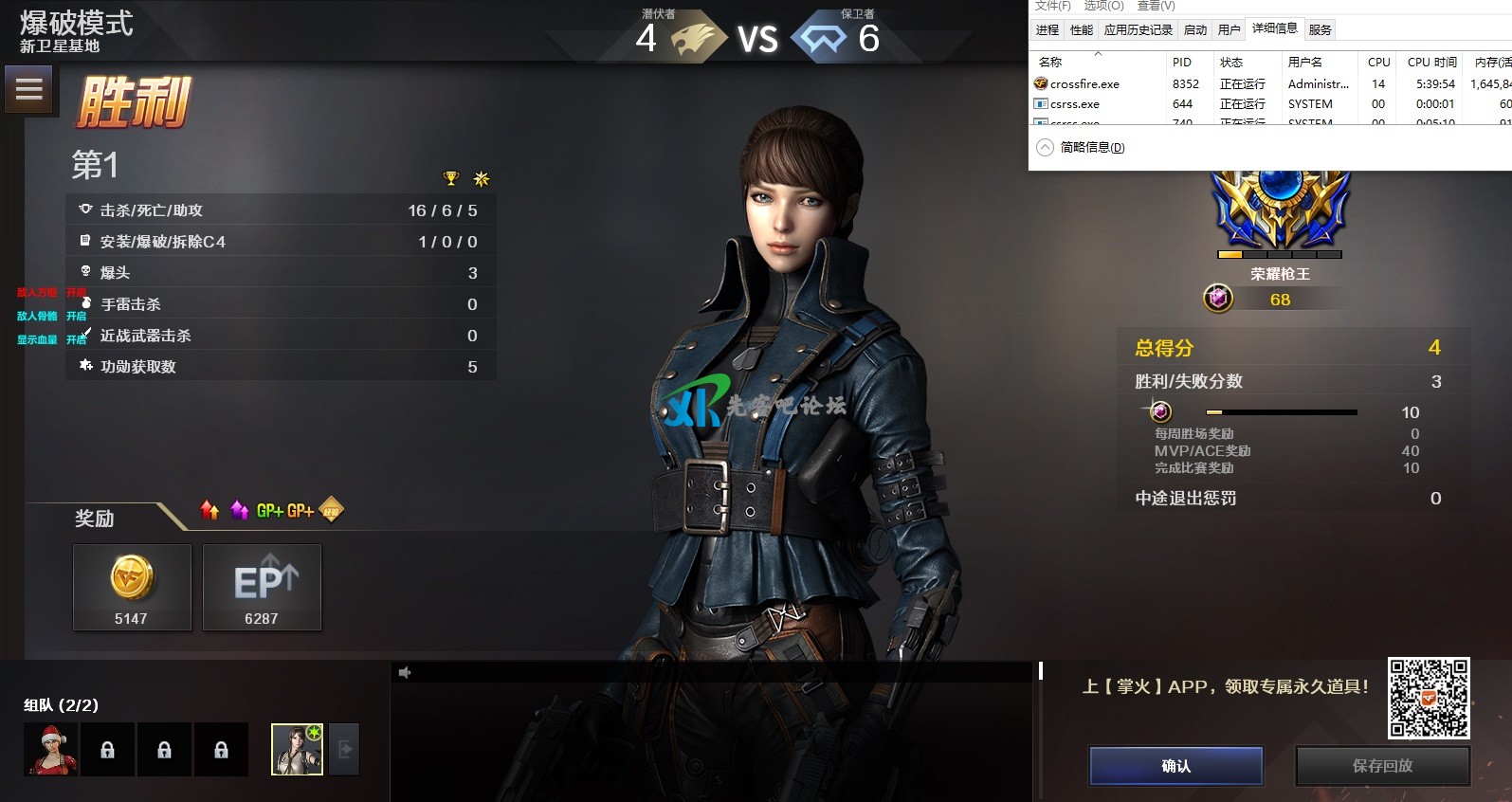Confirm results with the 确认 button

pyautogui.click(x=1175, y=766)
